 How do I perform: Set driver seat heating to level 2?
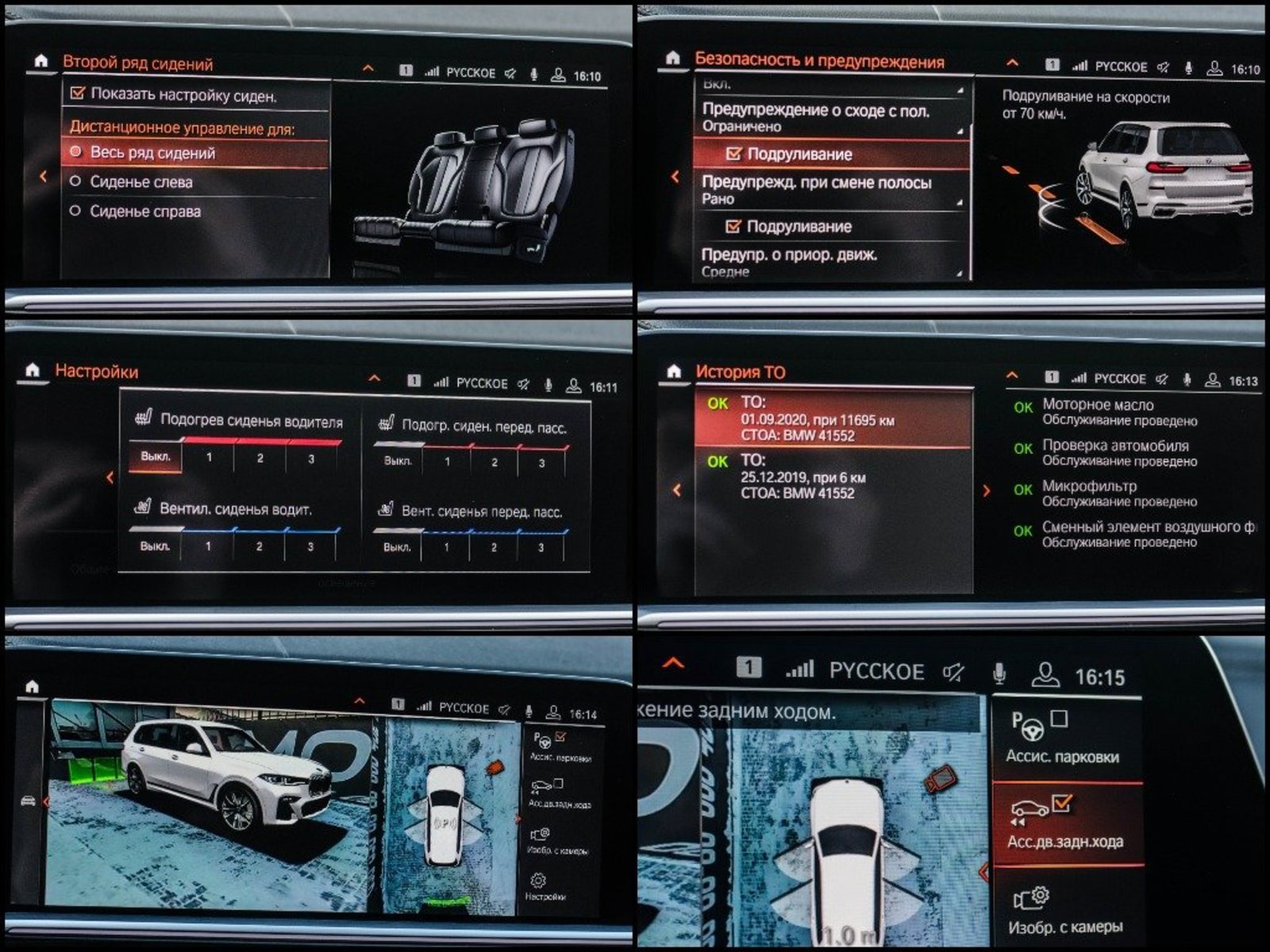point(260,459)
